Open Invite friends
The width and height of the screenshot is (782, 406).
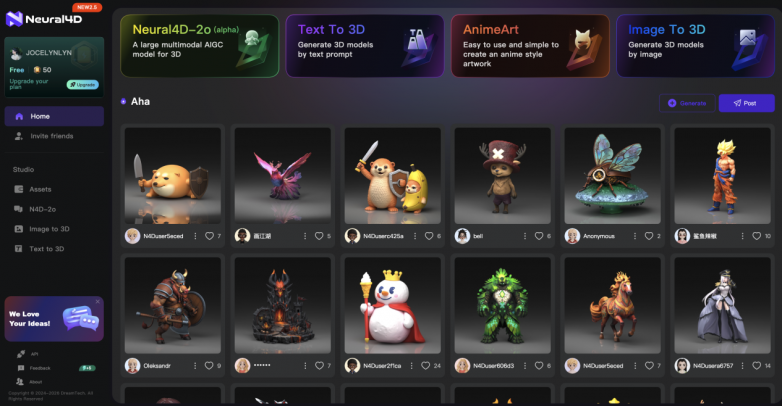(x=51, y=135)
